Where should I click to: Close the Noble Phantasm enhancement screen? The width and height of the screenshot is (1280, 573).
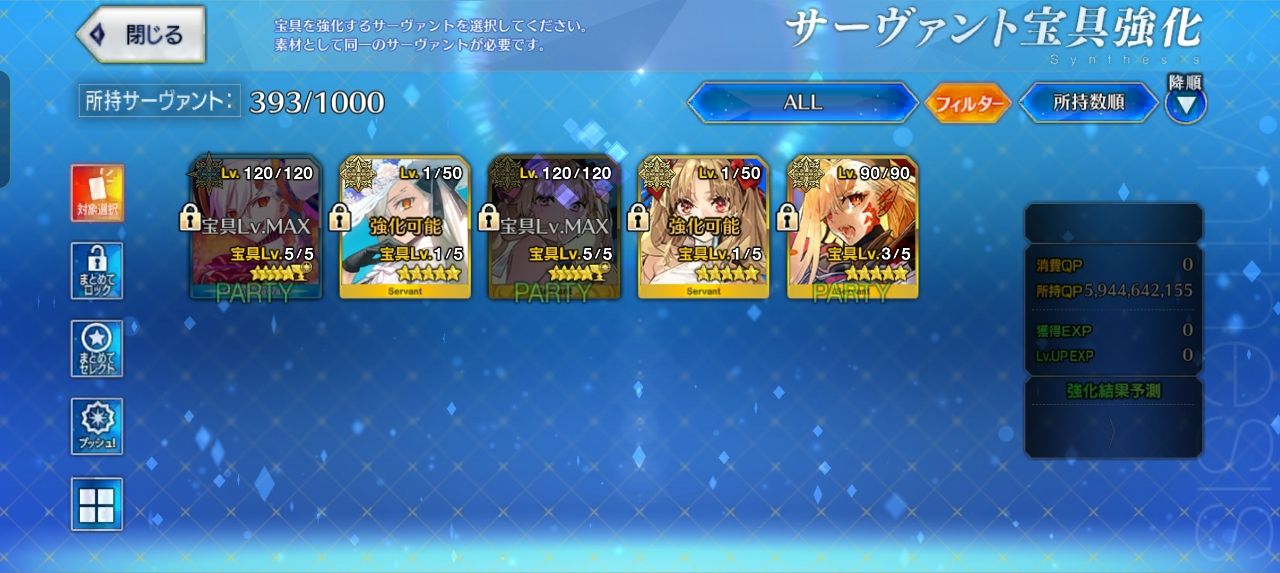tap(141, 35)
